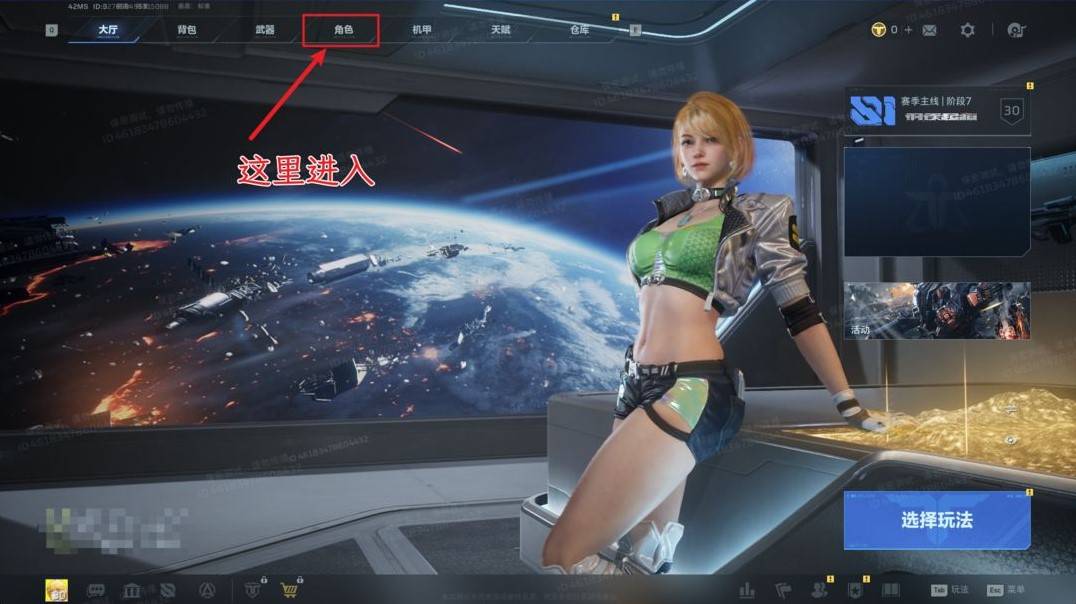Viewport: 1076px width, 604px height.
Task: Open the 赛季主线 season stage panel
Action: (x=937, y=111)
